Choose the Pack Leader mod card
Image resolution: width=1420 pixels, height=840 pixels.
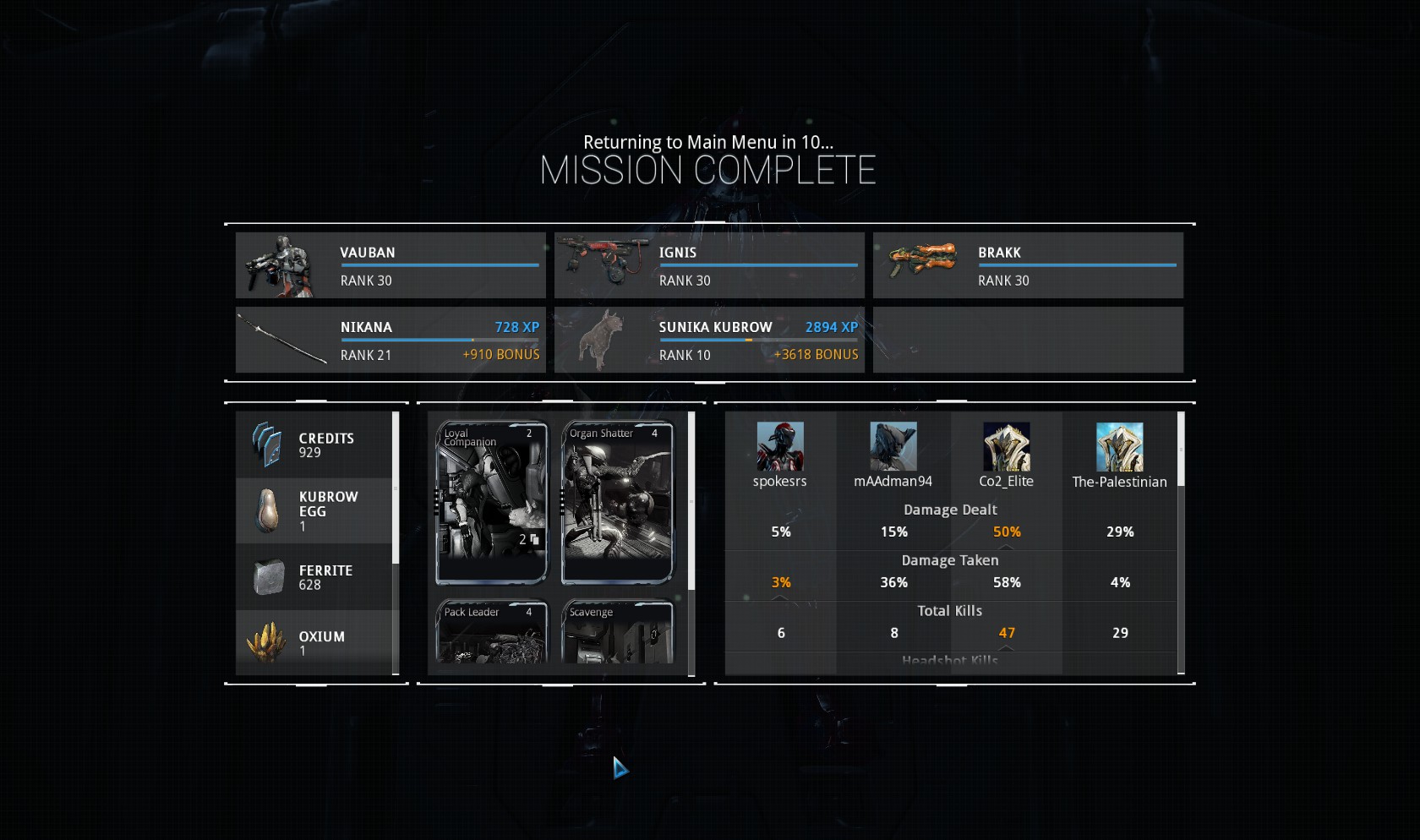tap(491, 632)
